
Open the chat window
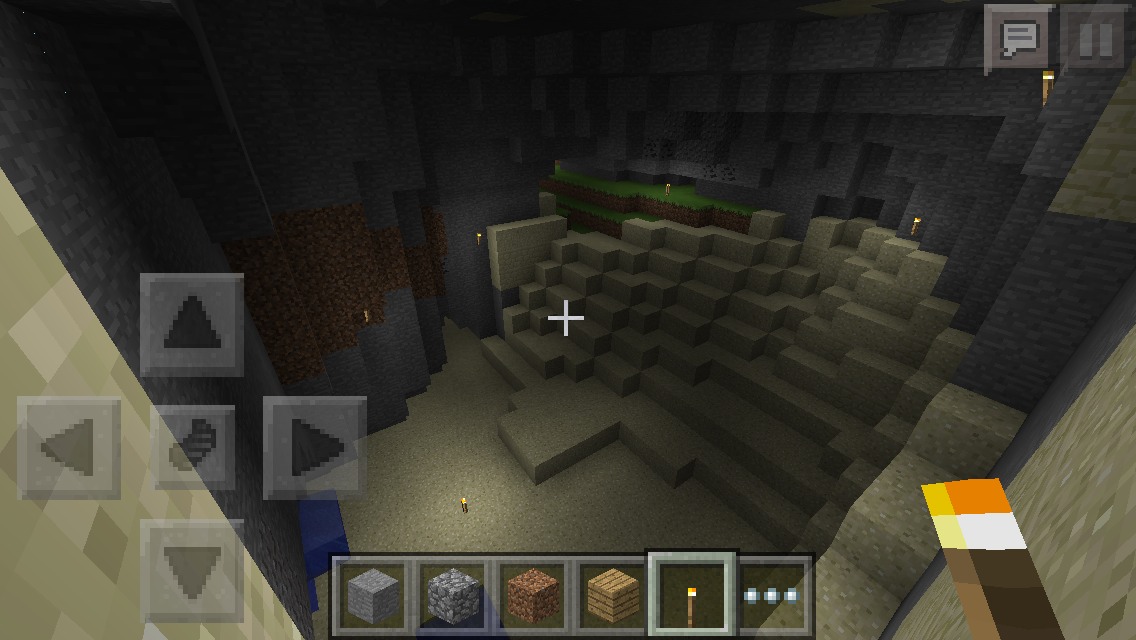pyautogui.click(x=1018, y=40)
